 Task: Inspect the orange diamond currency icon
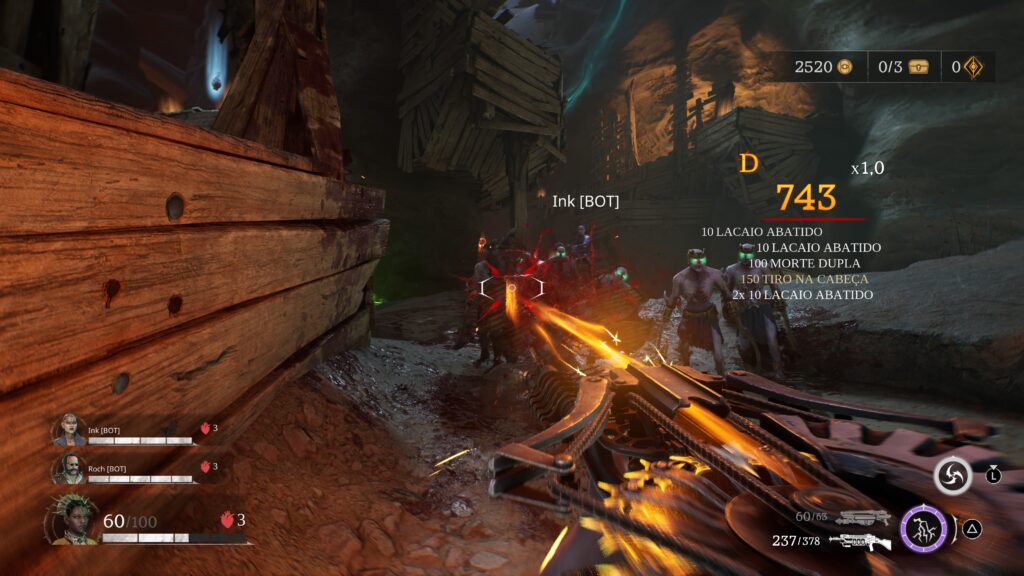click(972, 67)
